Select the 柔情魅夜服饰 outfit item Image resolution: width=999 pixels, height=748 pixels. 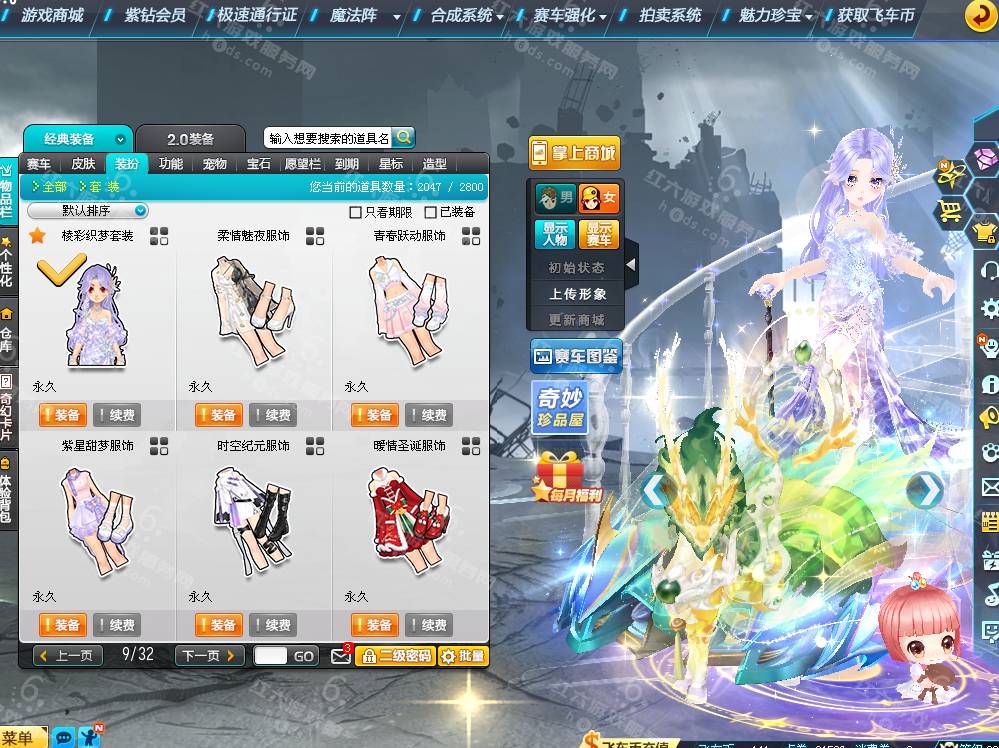[253, 310]
